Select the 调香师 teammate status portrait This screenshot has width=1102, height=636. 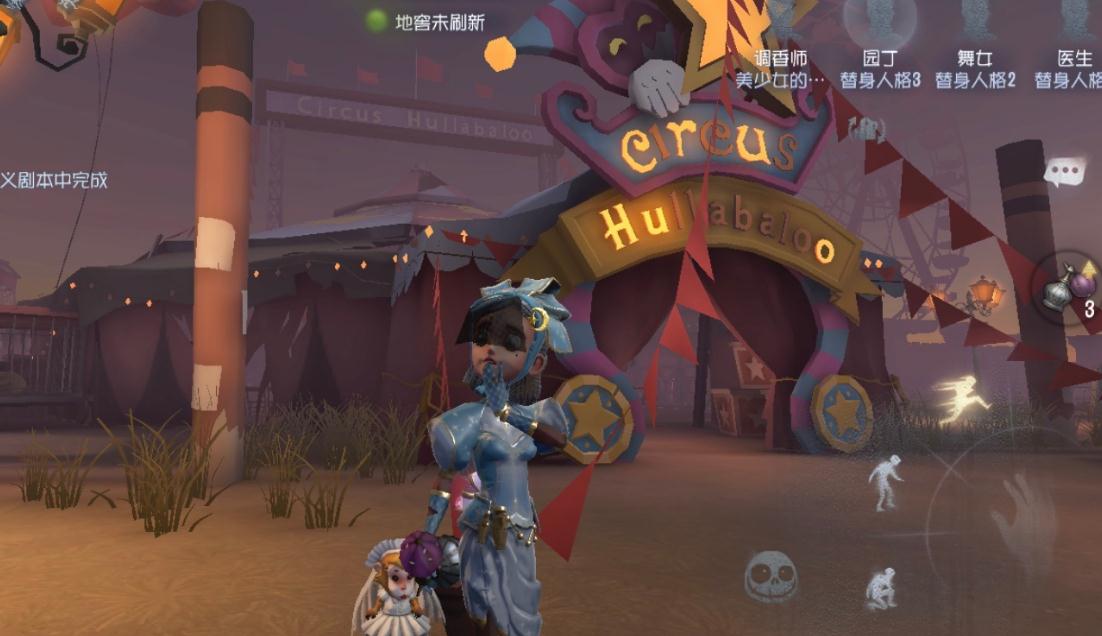coord(781,22)
